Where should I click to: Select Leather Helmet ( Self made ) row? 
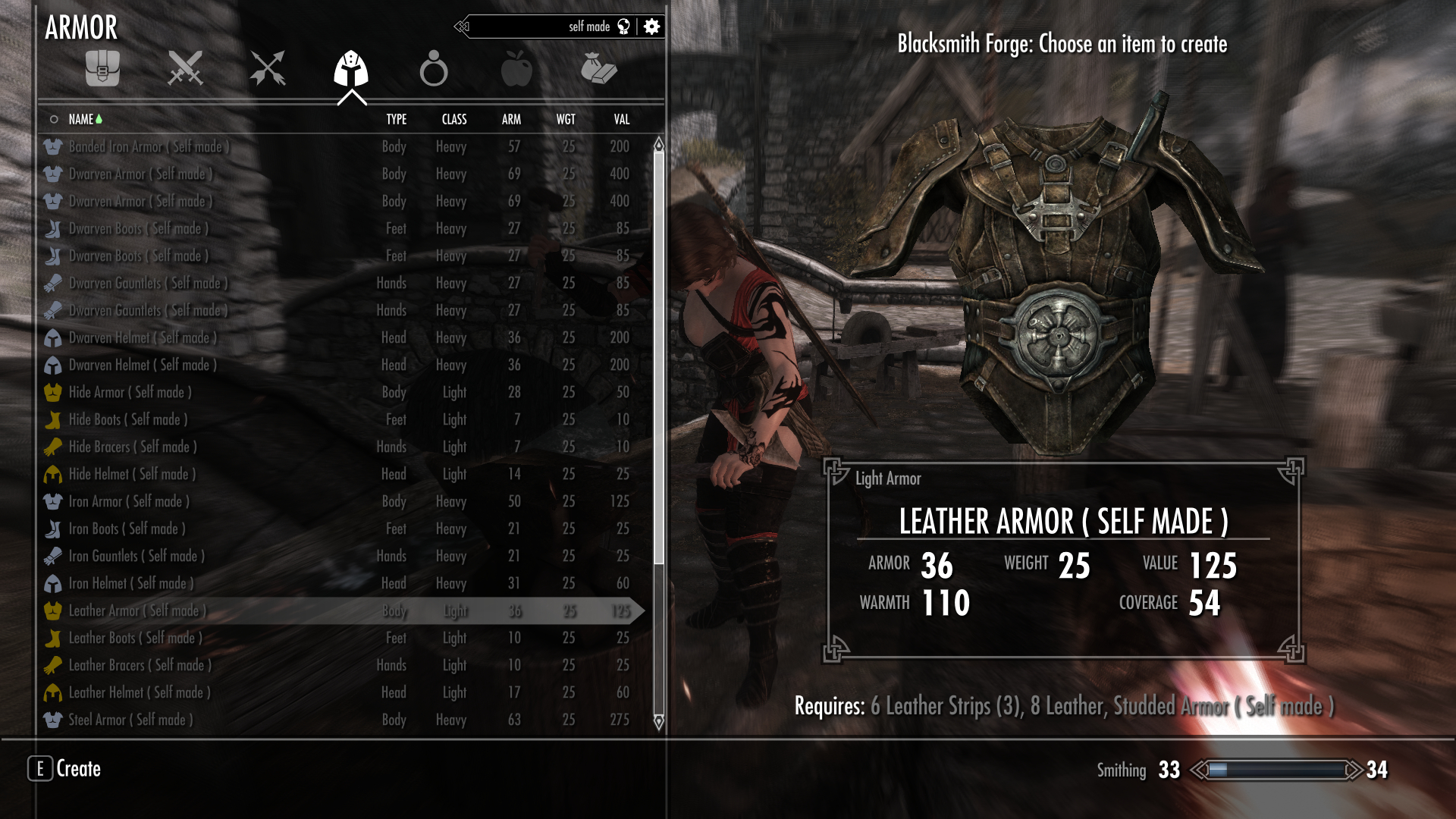[x=140, y=692]
